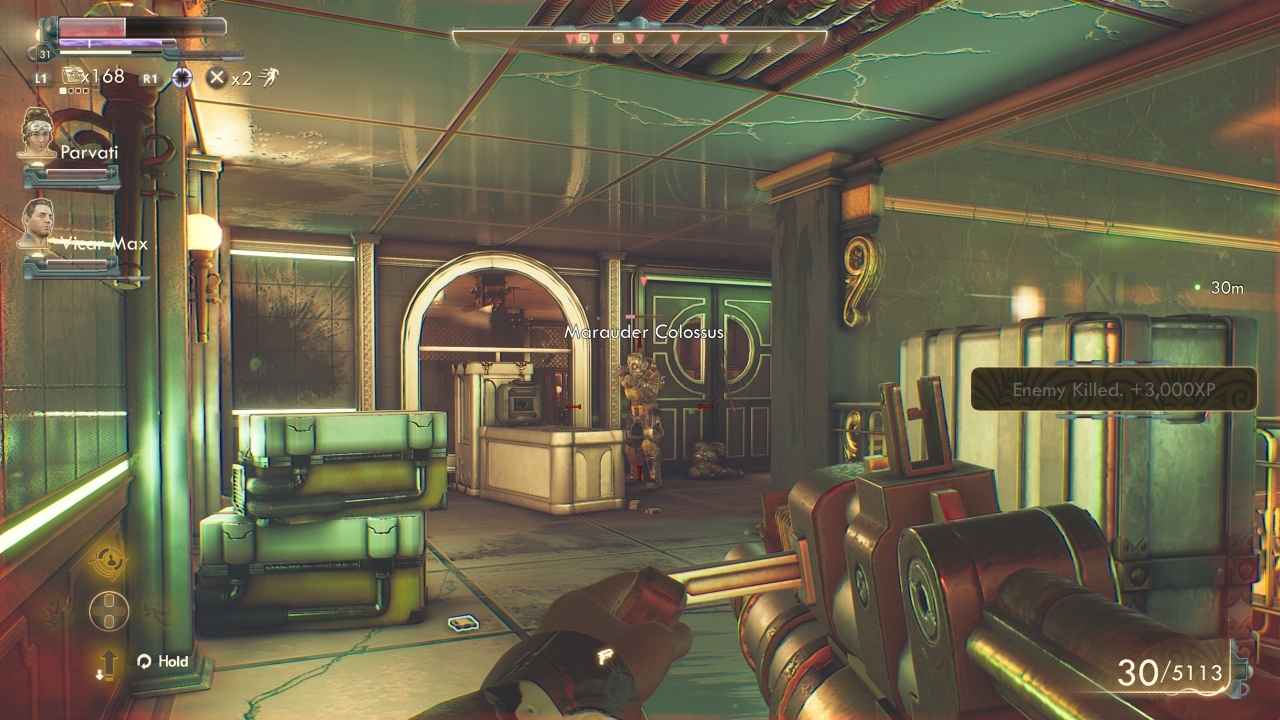
Task: Select the companion move arrow command icon
Action: pos(107,663)
